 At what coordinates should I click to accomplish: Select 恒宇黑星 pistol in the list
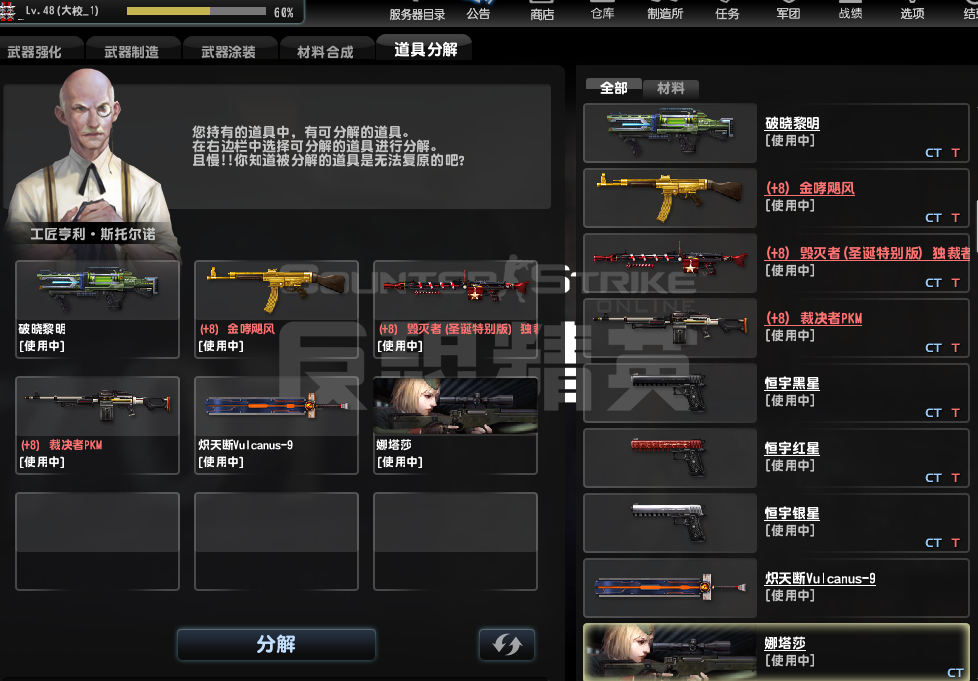coord(776,391)
